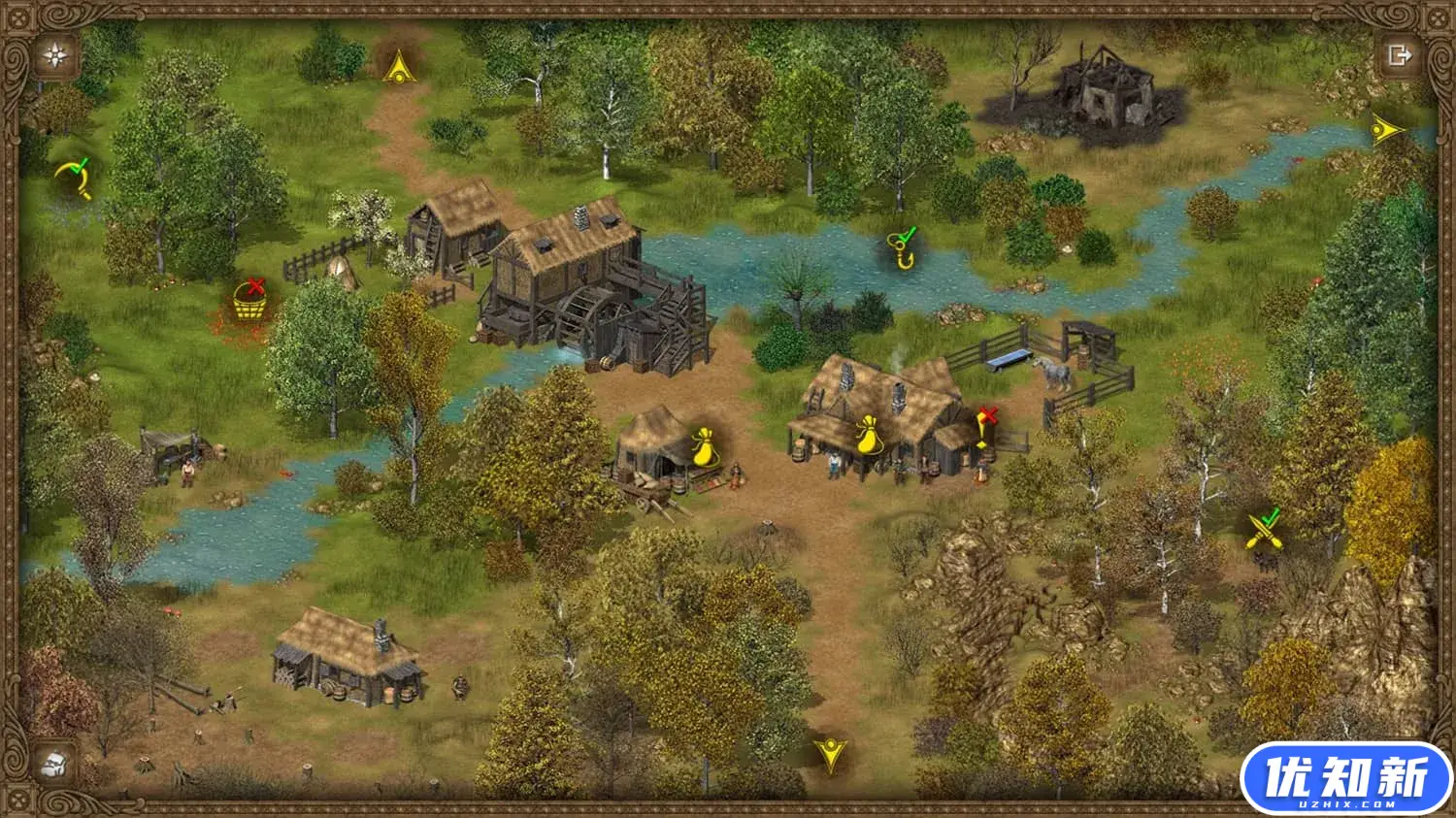
Task: Select the north path arrow marker
Action: pyautogui.click(x=397, y=68)
